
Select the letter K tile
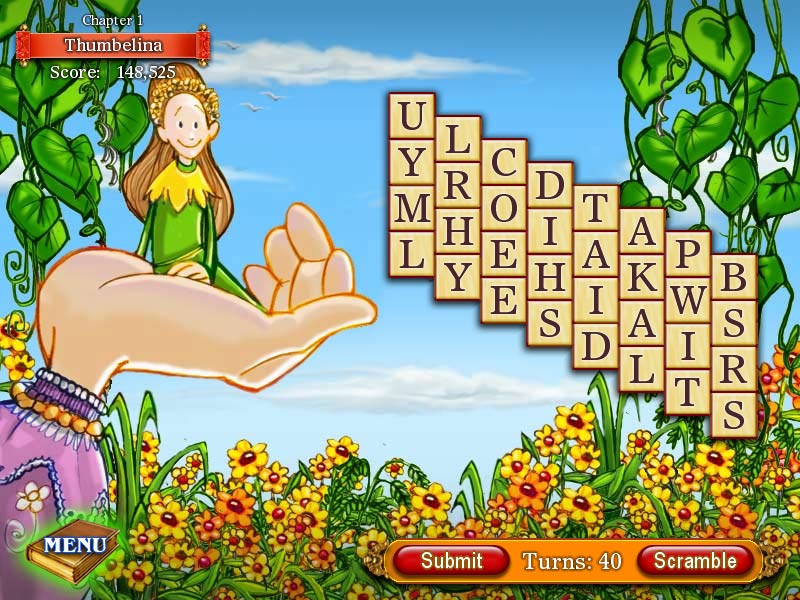click(x=642, y=277)
